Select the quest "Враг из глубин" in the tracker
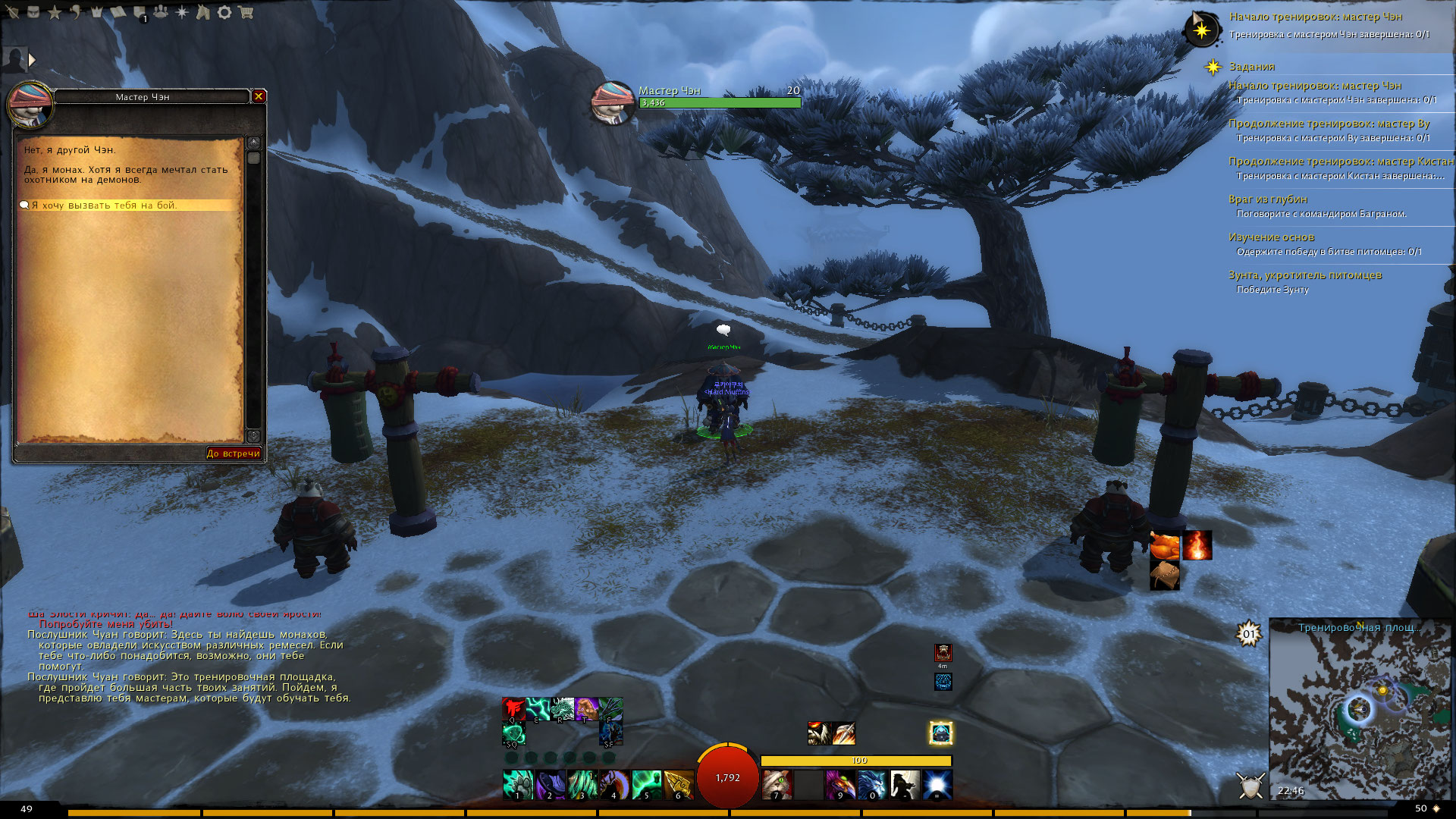This screenshot has width=1456, height=819. tap(1268, 199)
